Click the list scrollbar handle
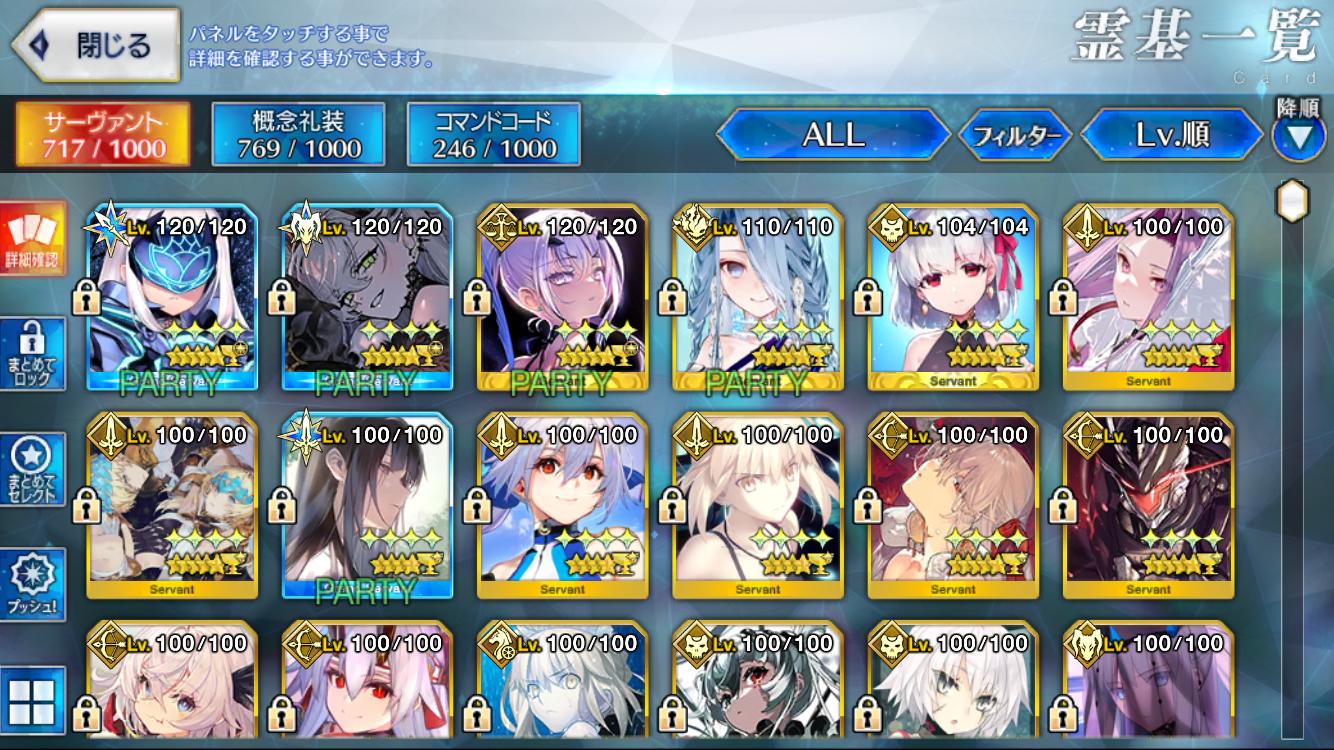The height and width of the screenshot is (750, 1334). point(1293,199)
